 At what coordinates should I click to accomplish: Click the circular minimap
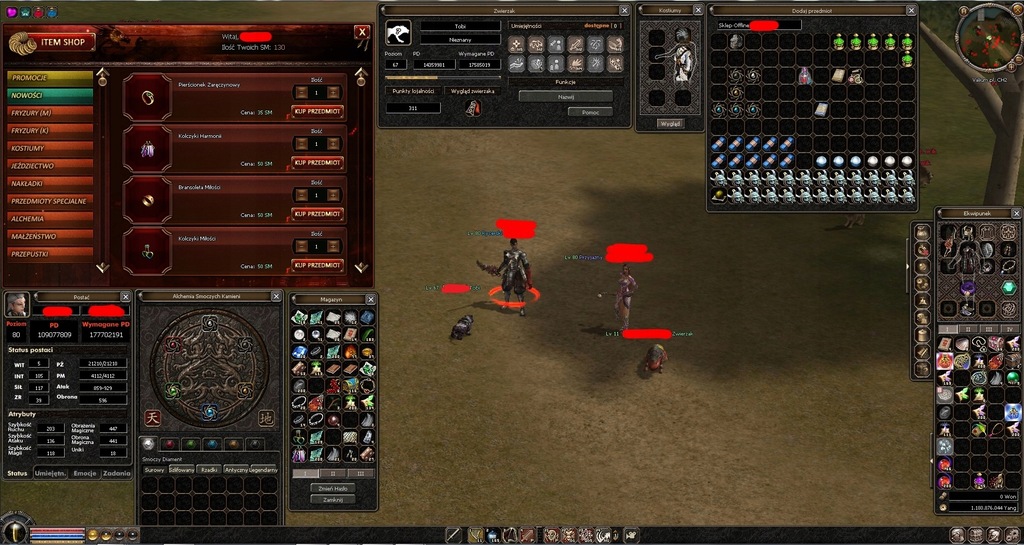pos(988,38)
